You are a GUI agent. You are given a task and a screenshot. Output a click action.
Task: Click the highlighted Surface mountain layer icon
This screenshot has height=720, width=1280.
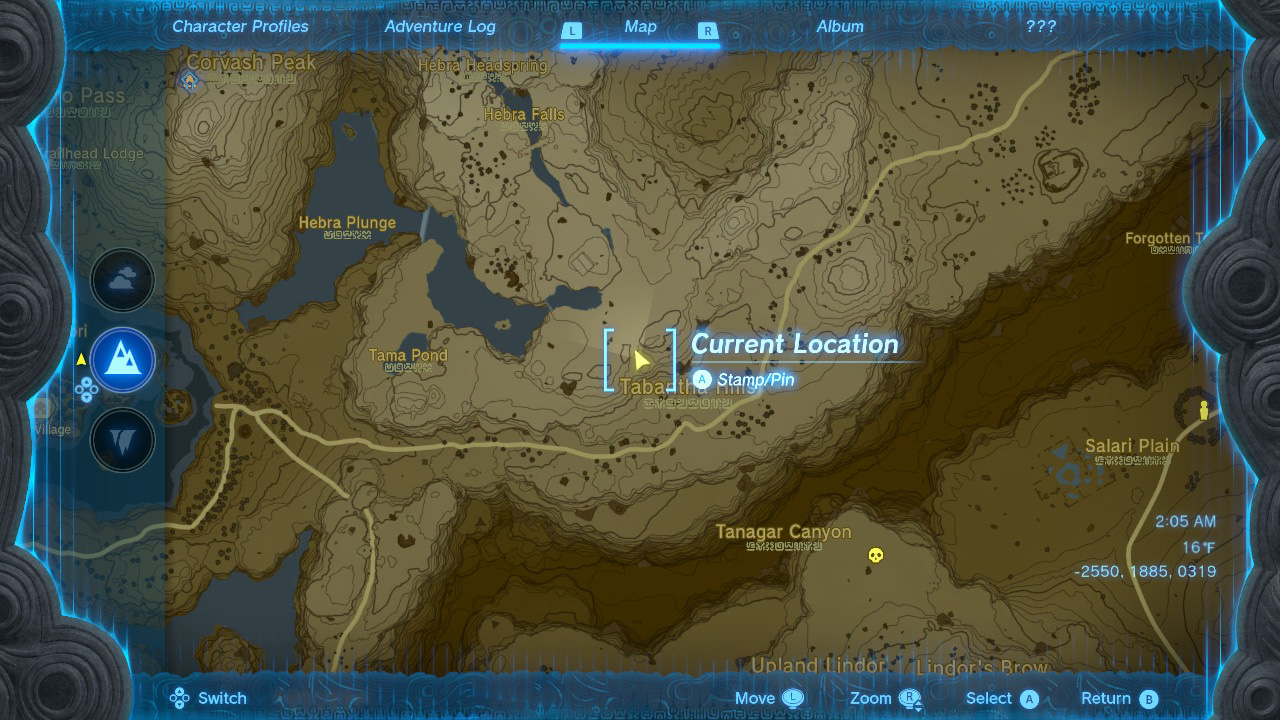pyautogui.click(x=122, y=359)
